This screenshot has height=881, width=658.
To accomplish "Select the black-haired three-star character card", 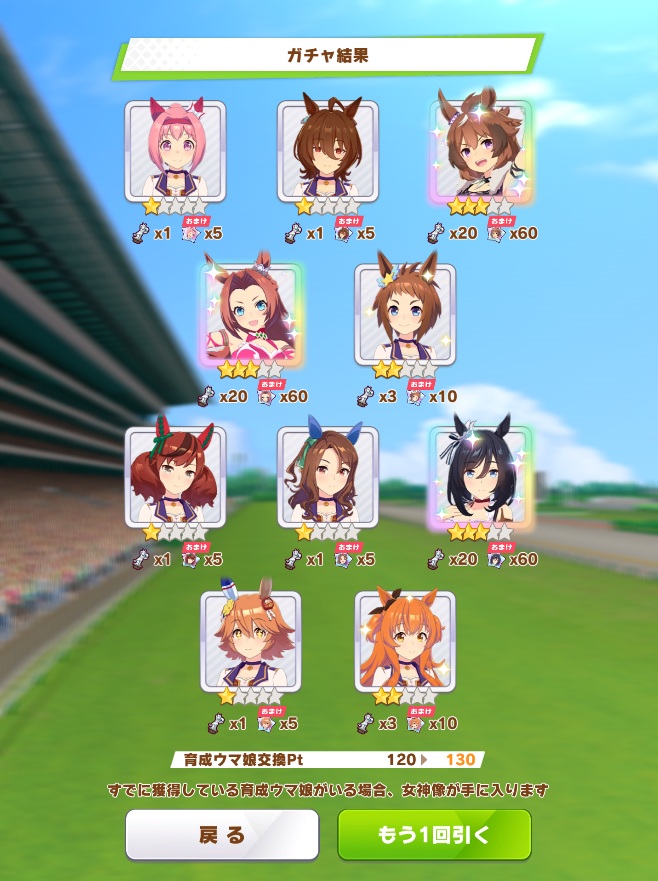I will [x=480, y=476].
